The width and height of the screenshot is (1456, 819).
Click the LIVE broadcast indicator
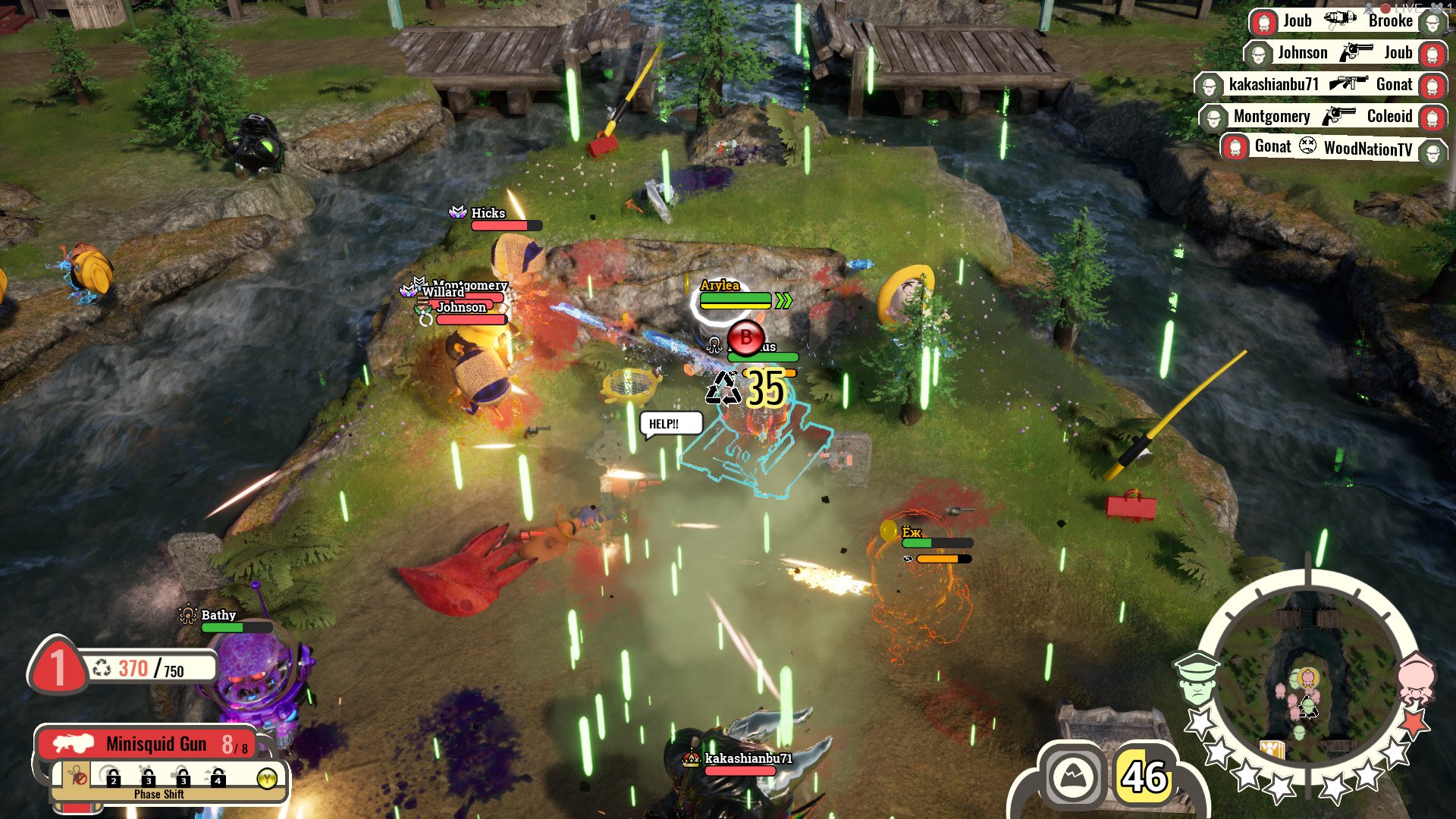coord(1407,8)
